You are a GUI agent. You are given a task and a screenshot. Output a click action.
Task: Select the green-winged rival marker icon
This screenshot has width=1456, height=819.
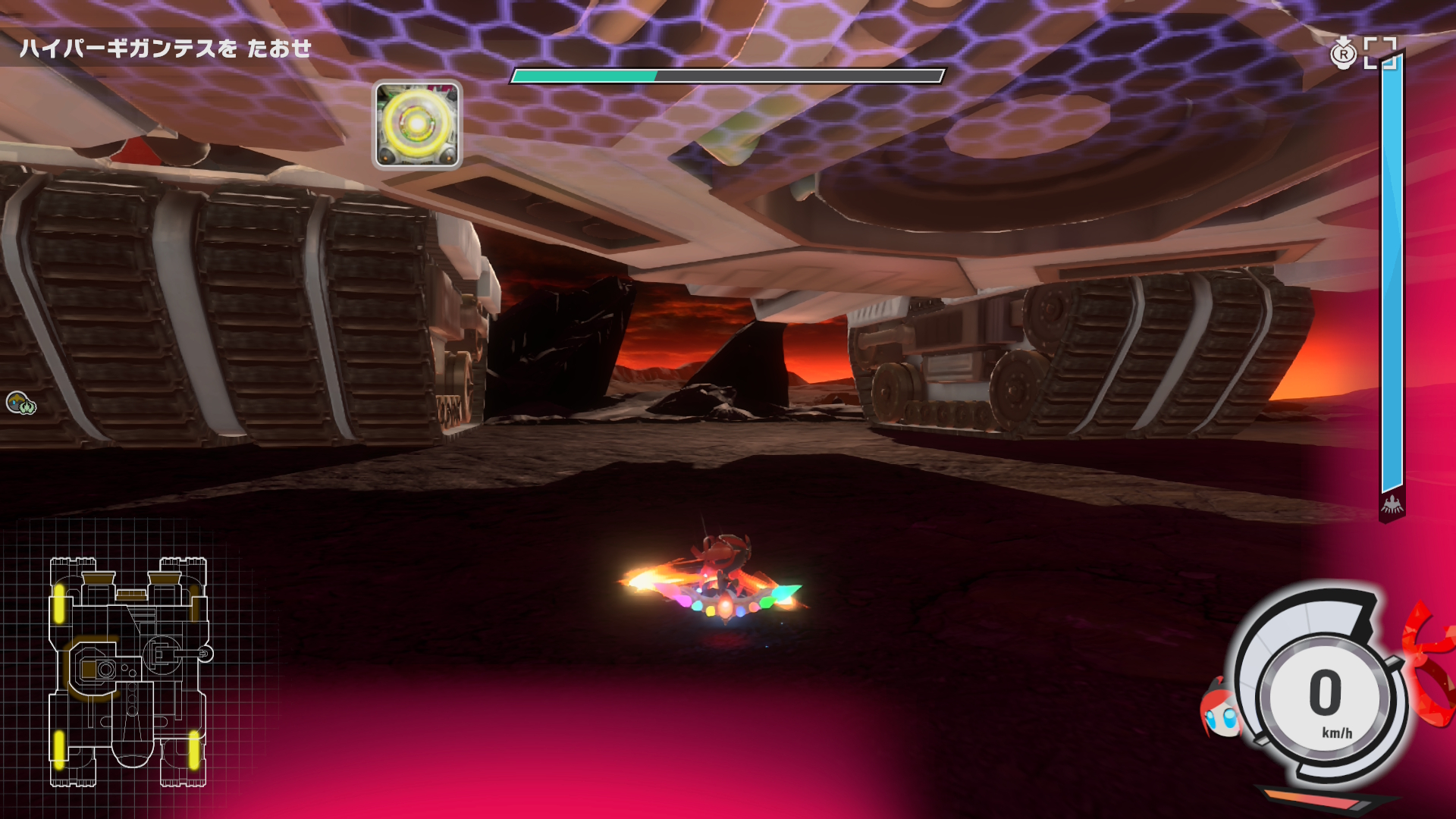point(21,403)
